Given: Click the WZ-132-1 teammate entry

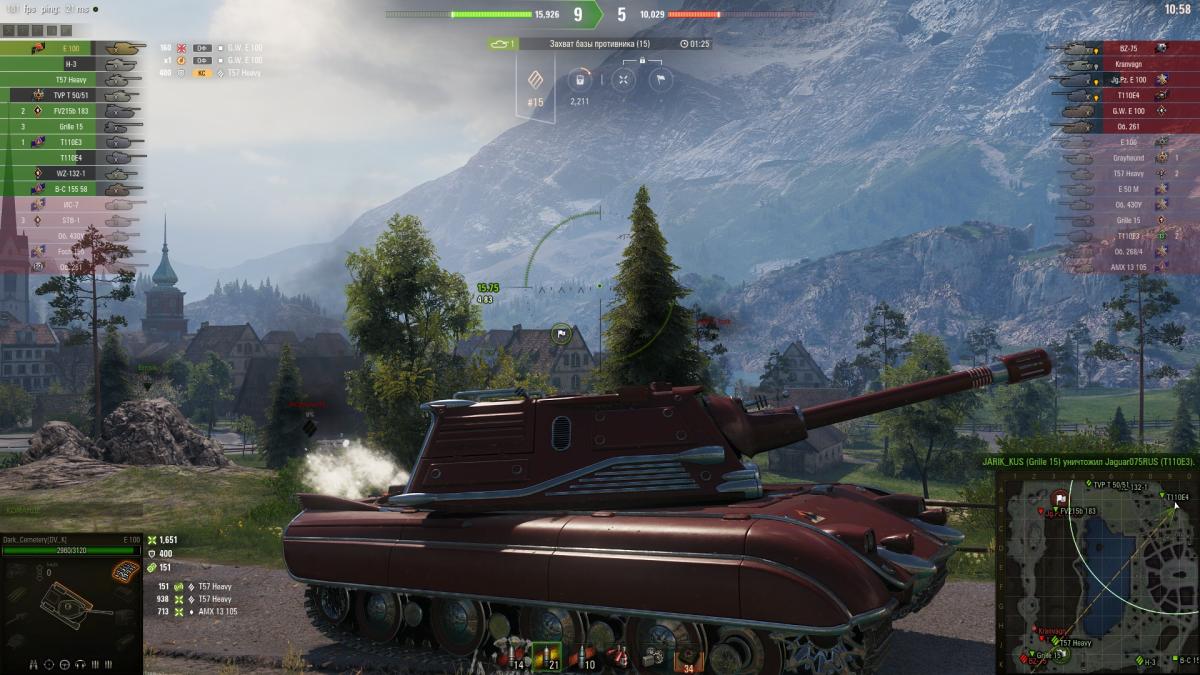Looking at the screenshot, I should coord(77,173).
